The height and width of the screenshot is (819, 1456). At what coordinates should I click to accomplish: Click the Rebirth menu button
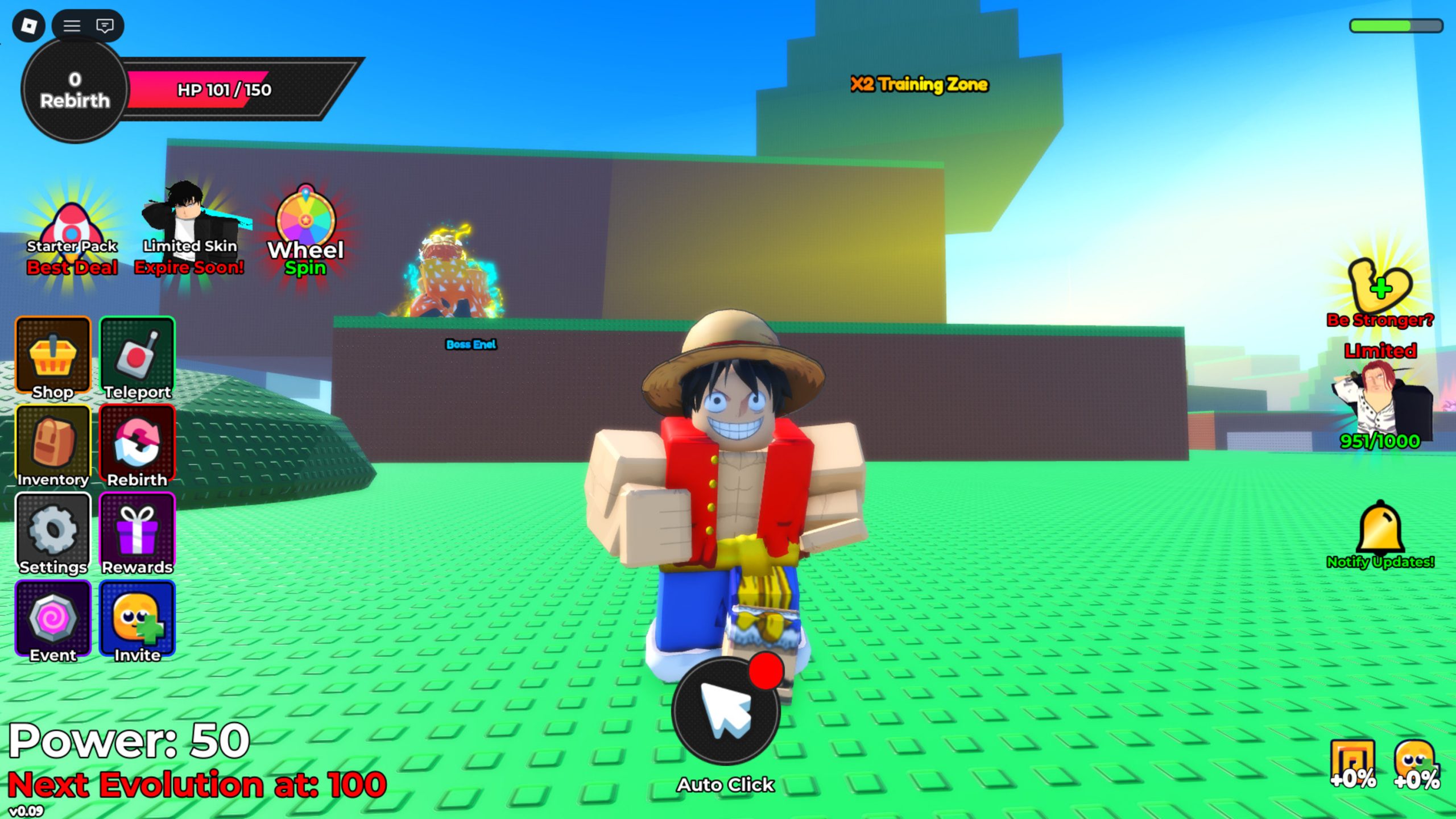coord(137,445)
